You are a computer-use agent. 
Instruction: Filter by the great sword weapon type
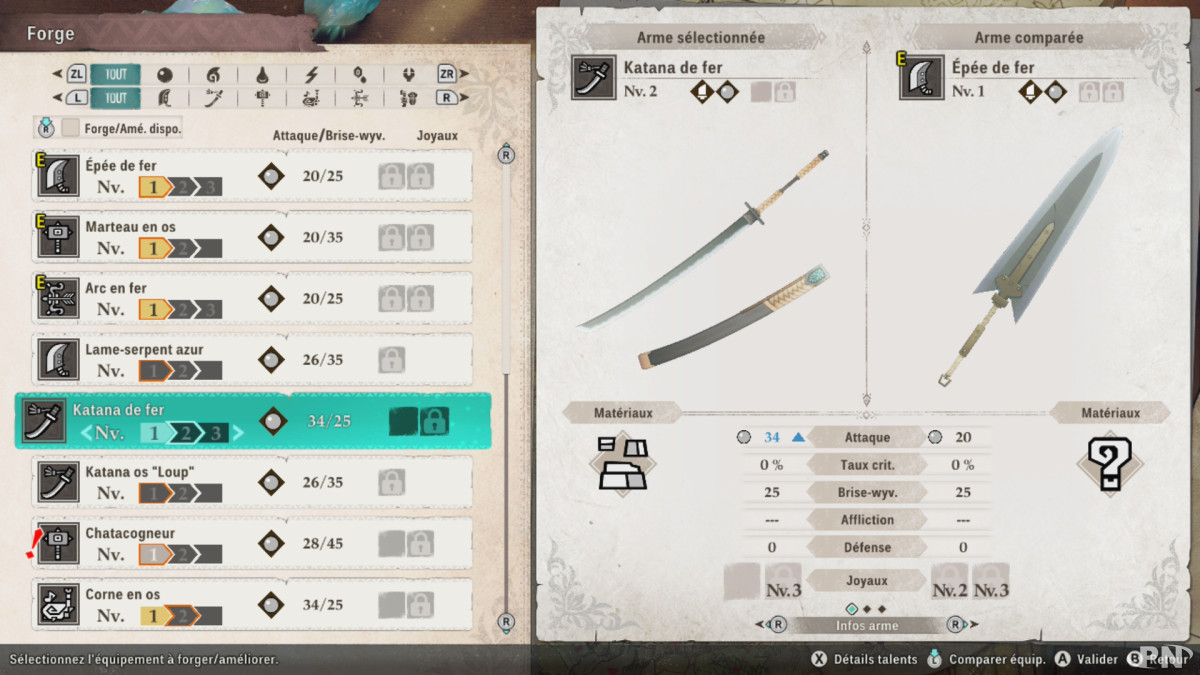pyautogui.click(x=164, y=98)
